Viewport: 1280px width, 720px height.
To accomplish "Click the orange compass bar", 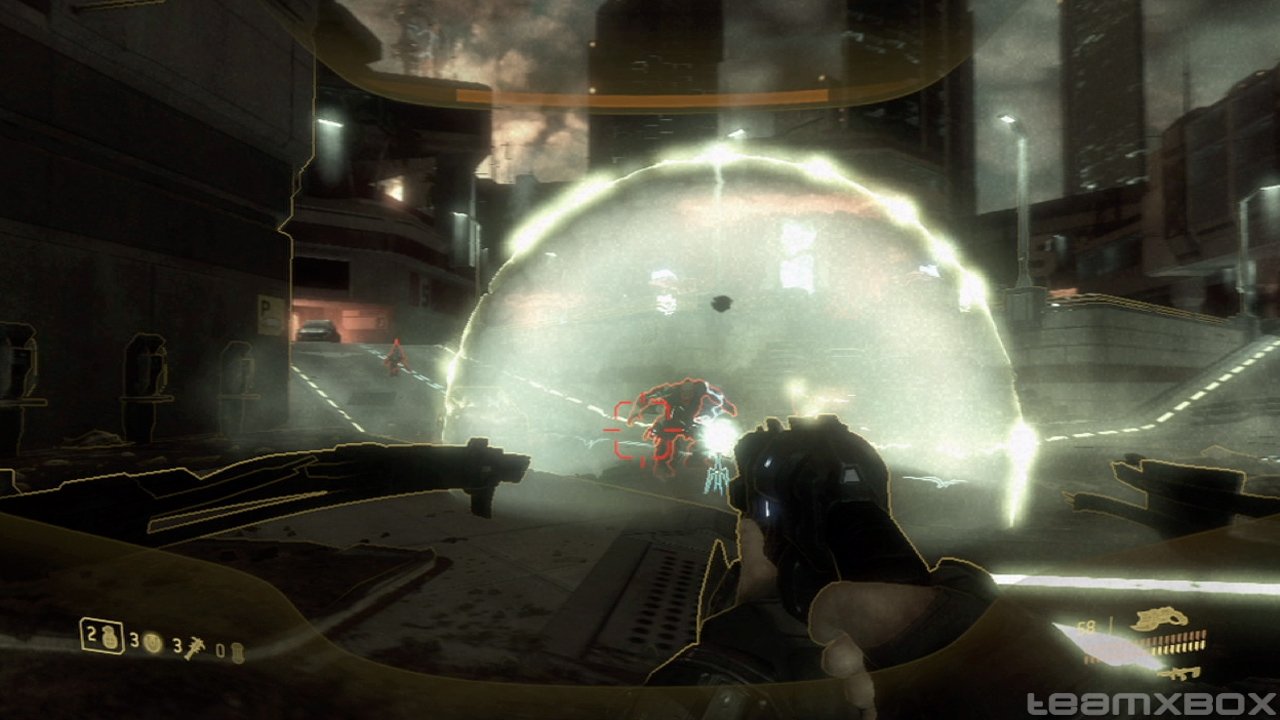I will (642, 97).
